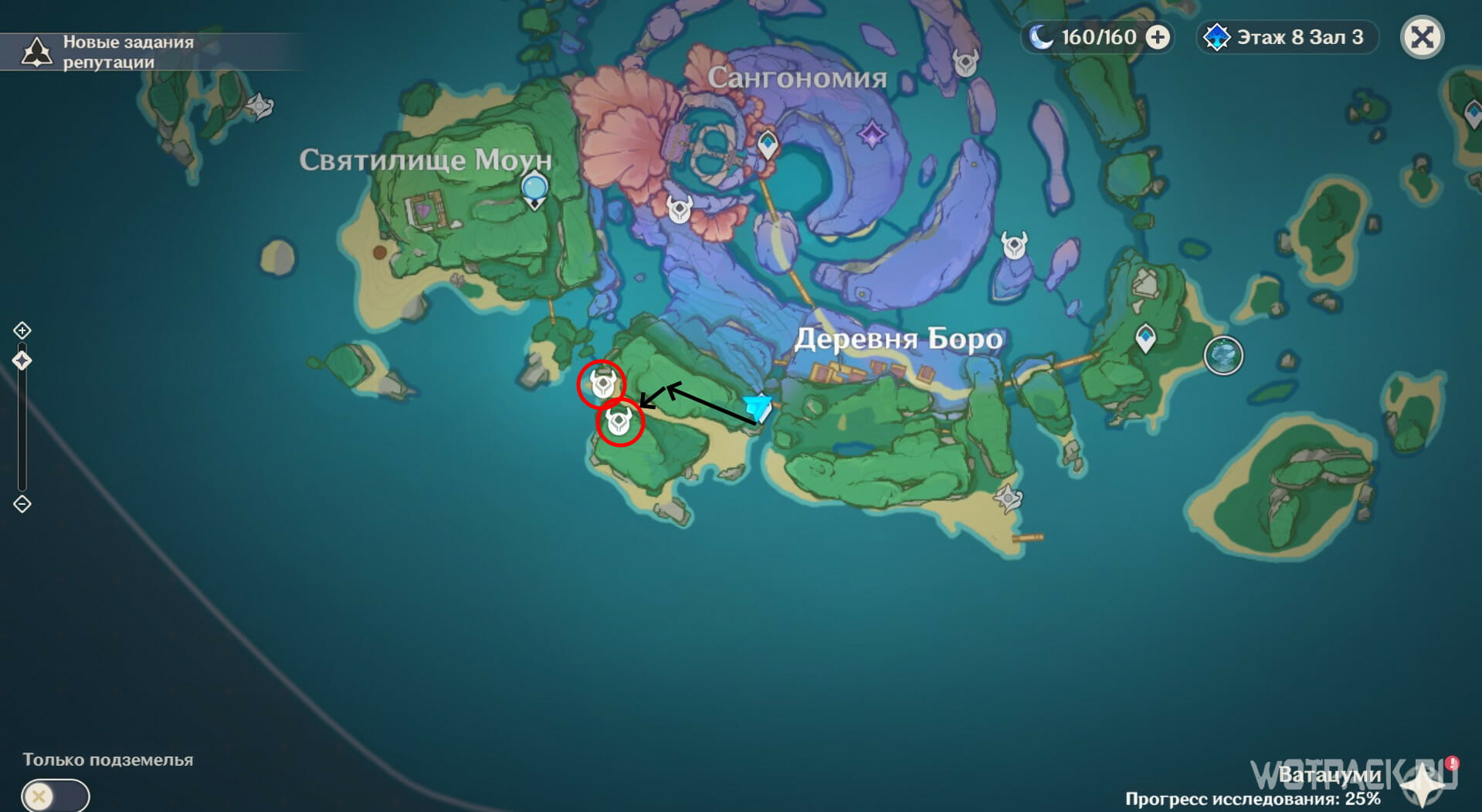The image size is (1482, 812).
Task: Select the teleport waypoint on the eastern island
Action: 1145,338
